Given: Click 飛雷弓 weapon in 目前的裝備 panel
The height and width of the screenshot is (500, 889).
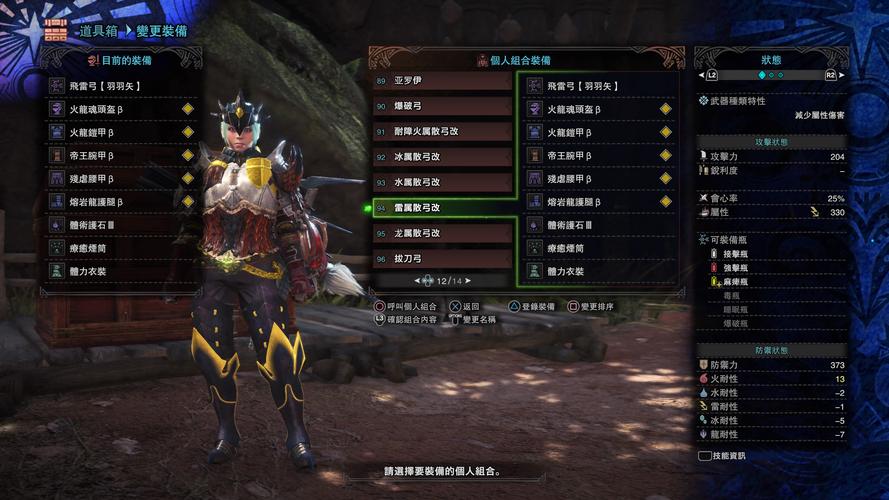Looking at the screenshot, I should click(x=122, y=86).
